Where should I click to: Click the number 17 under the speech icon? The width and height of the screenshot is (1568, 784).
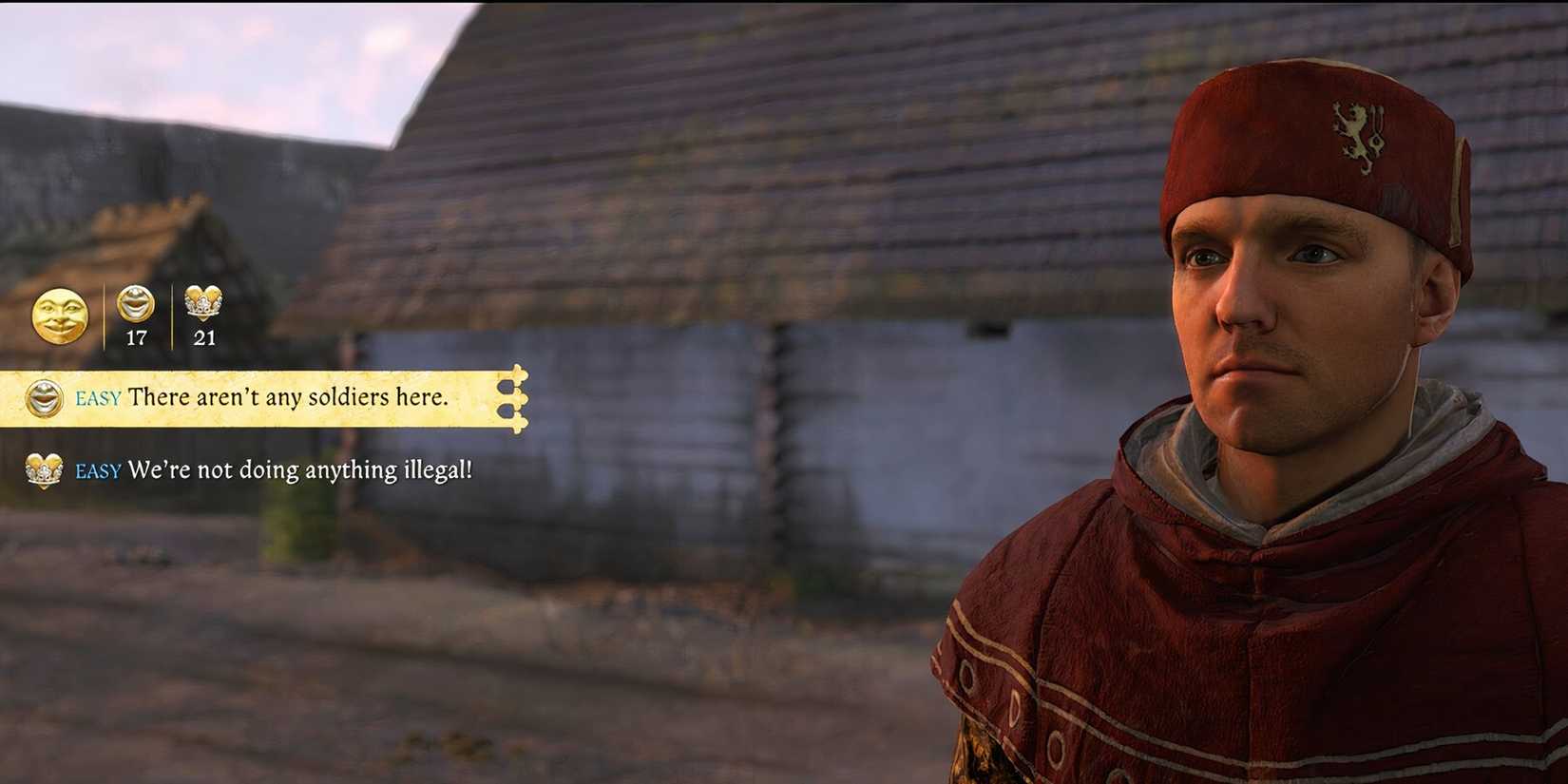tap(136, 336)
